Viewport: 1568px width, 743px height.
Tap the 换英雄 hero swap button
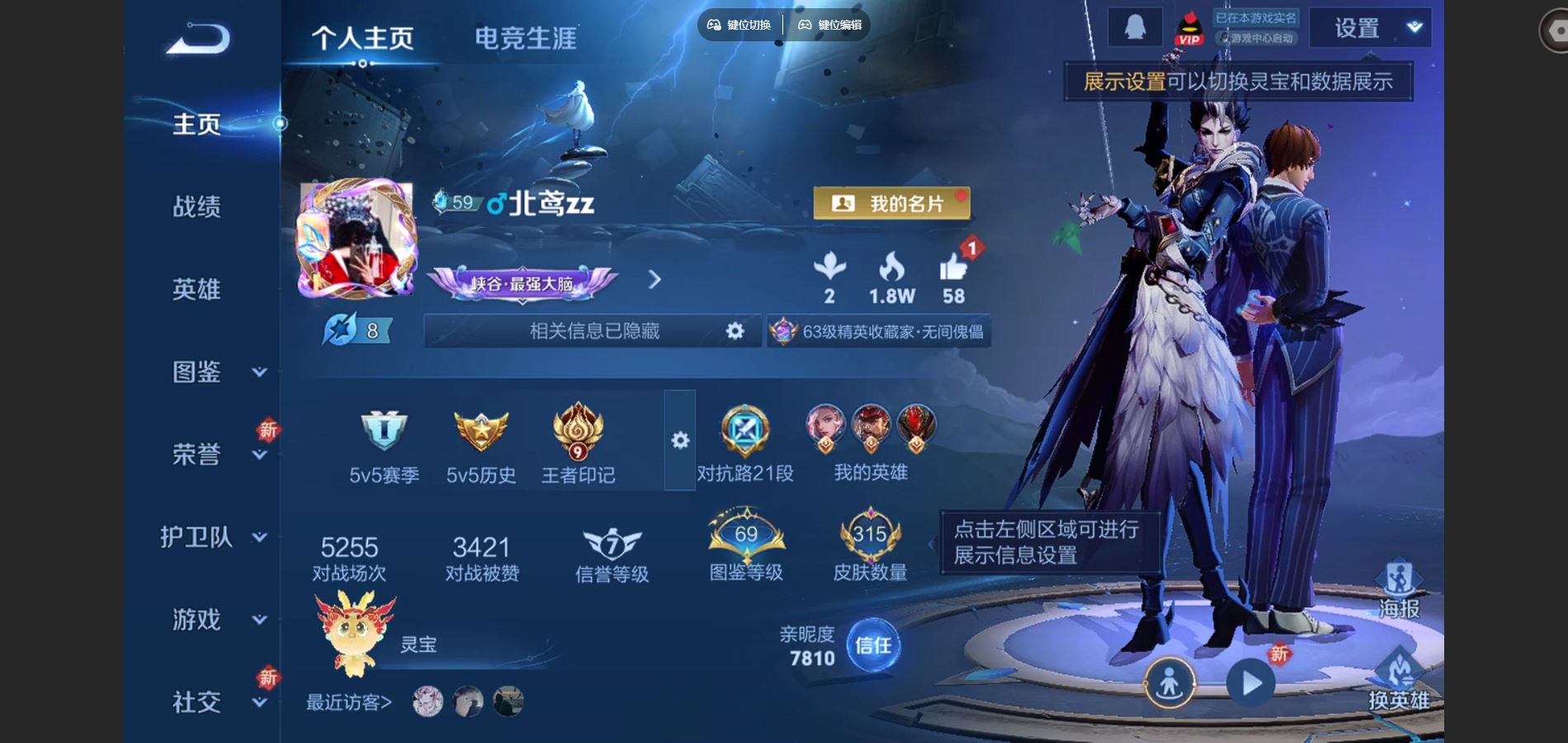(1399, 681)
